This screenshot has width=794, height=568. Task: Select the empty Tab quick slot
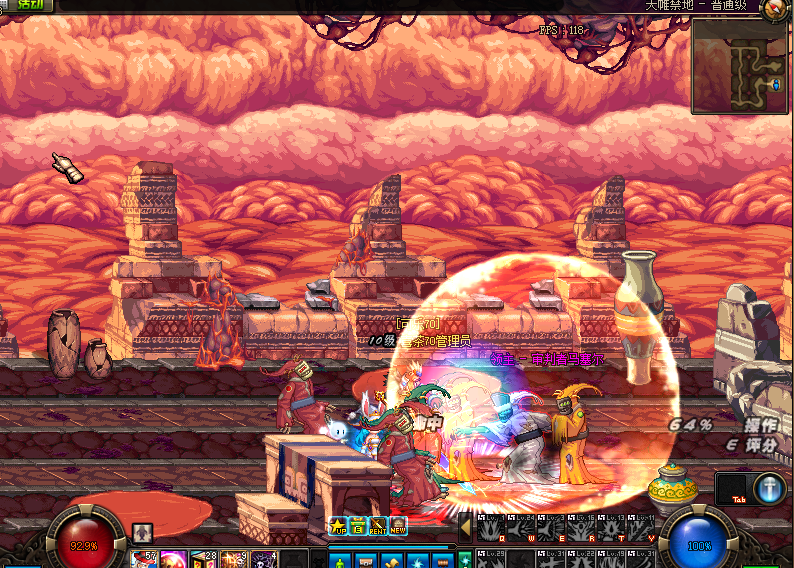735,488
